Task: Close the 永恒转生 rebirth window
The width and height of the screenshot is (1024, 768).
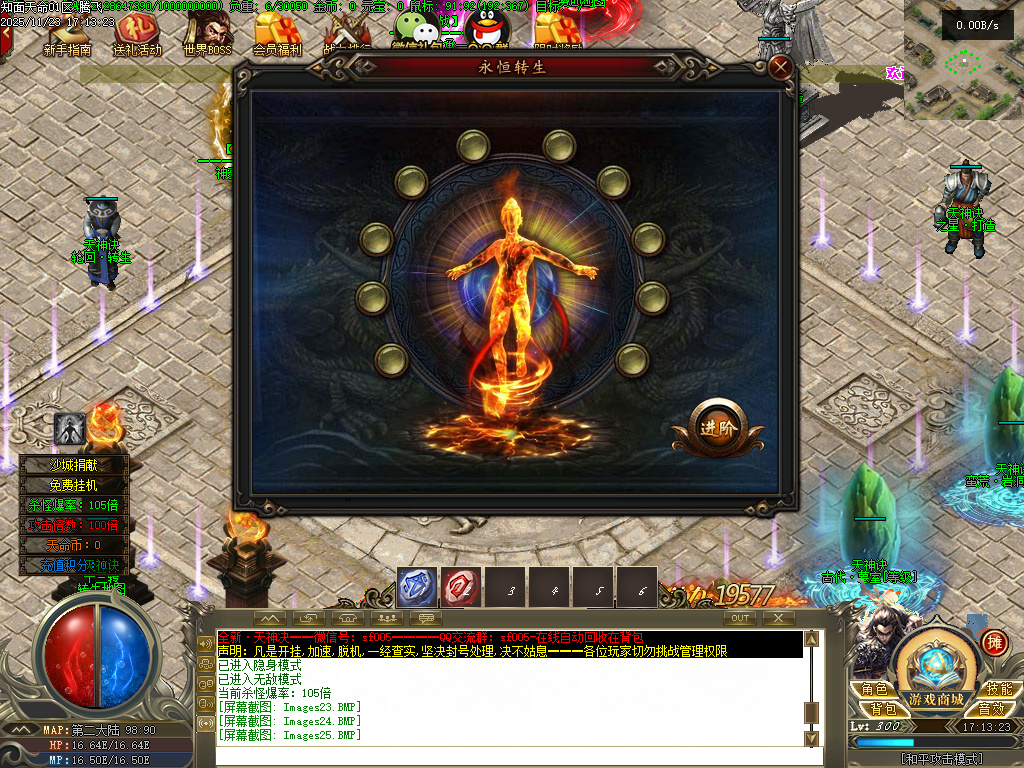Action: click(x=781, y=68)
